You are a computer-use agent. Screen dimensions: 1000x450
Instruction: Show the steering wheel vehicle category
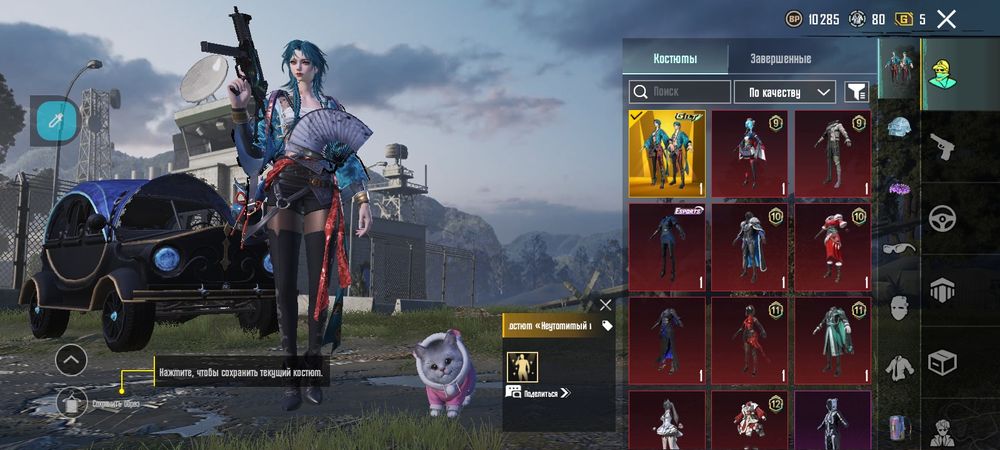941,218
